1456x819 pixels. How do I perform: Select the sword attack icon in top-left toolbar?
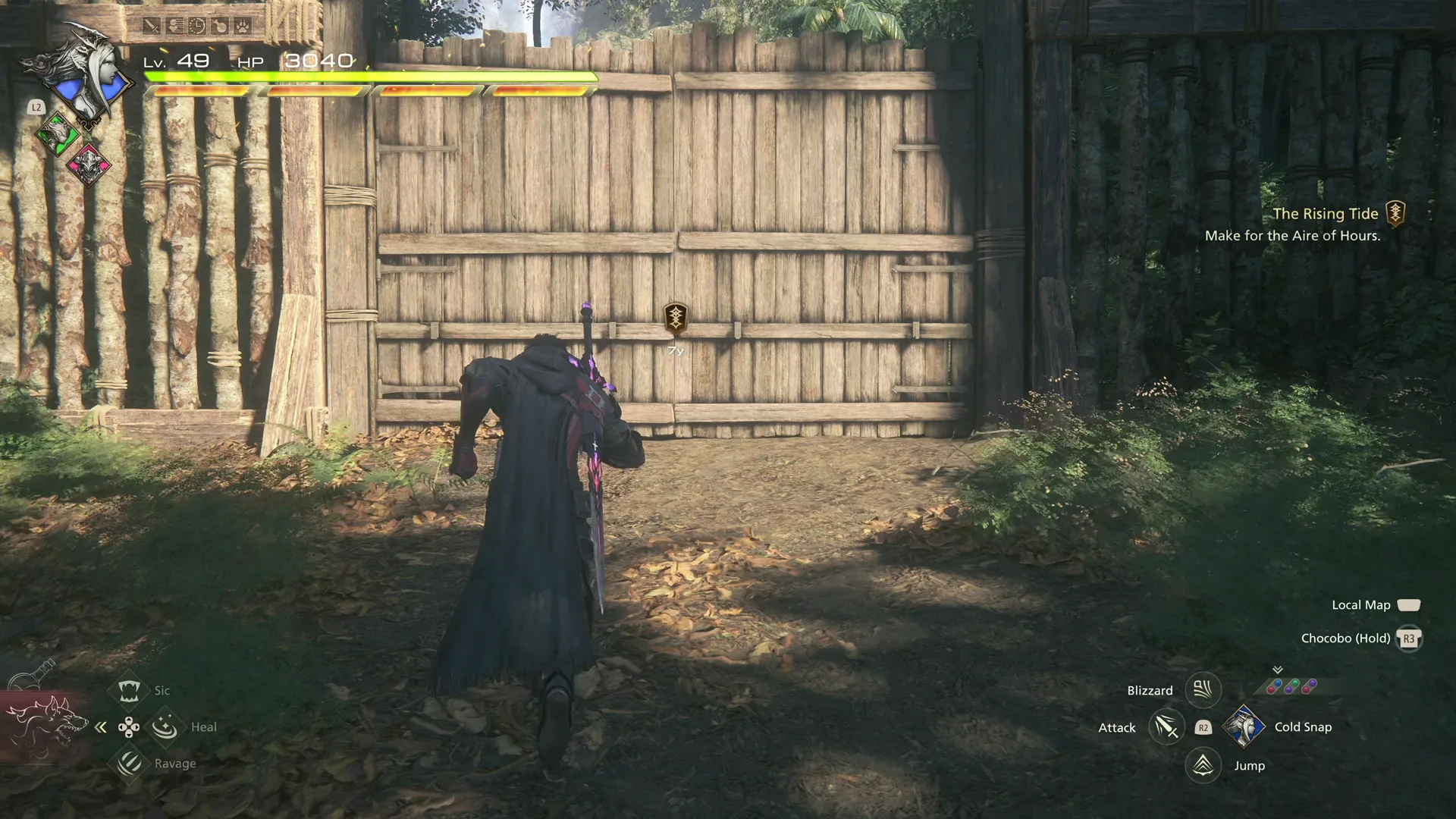[x=150, y=24]
